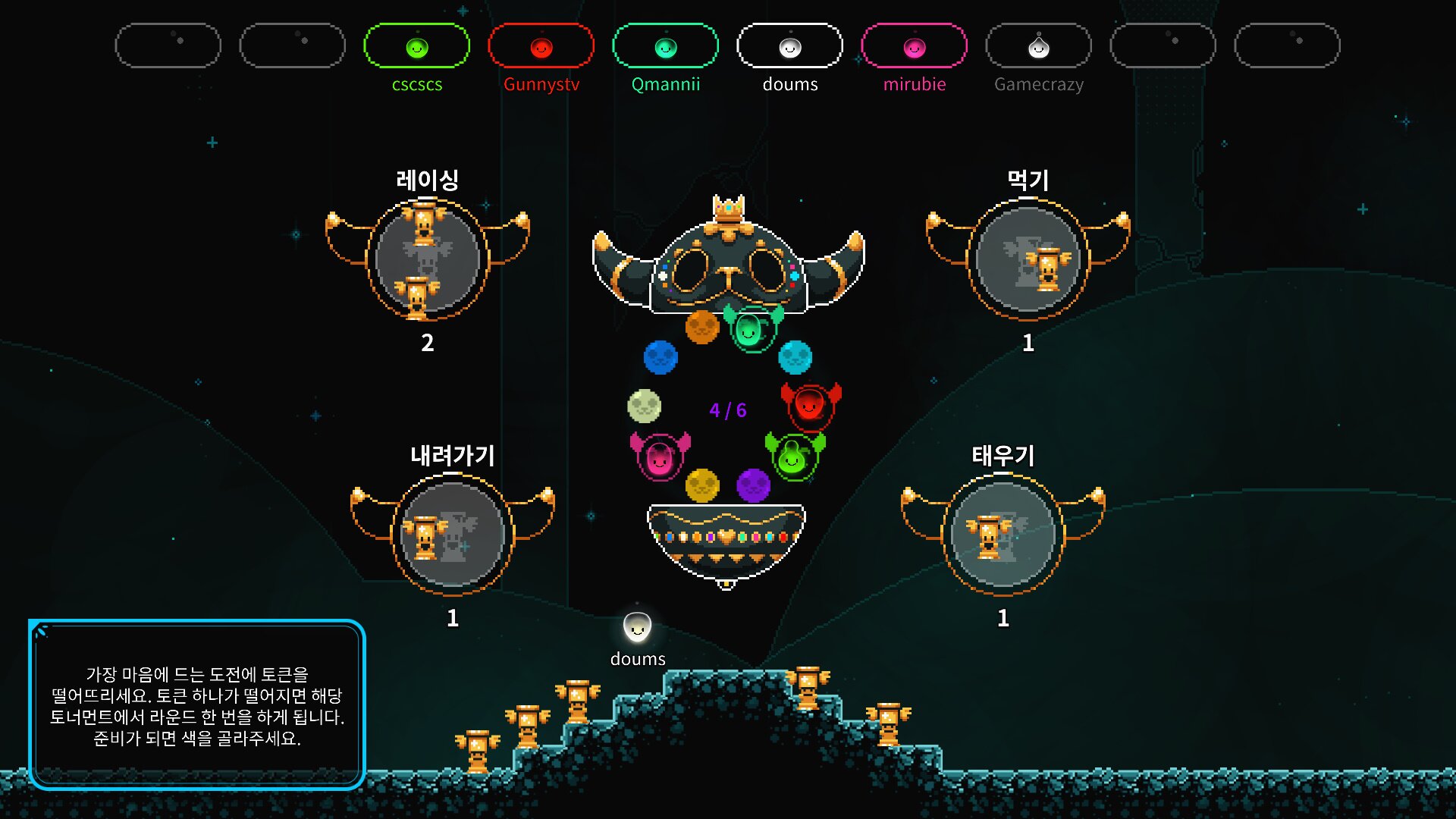Viewport: 1456px width, 819px height.
Task: Click the pink horned color face
Action: pos(660,457)
